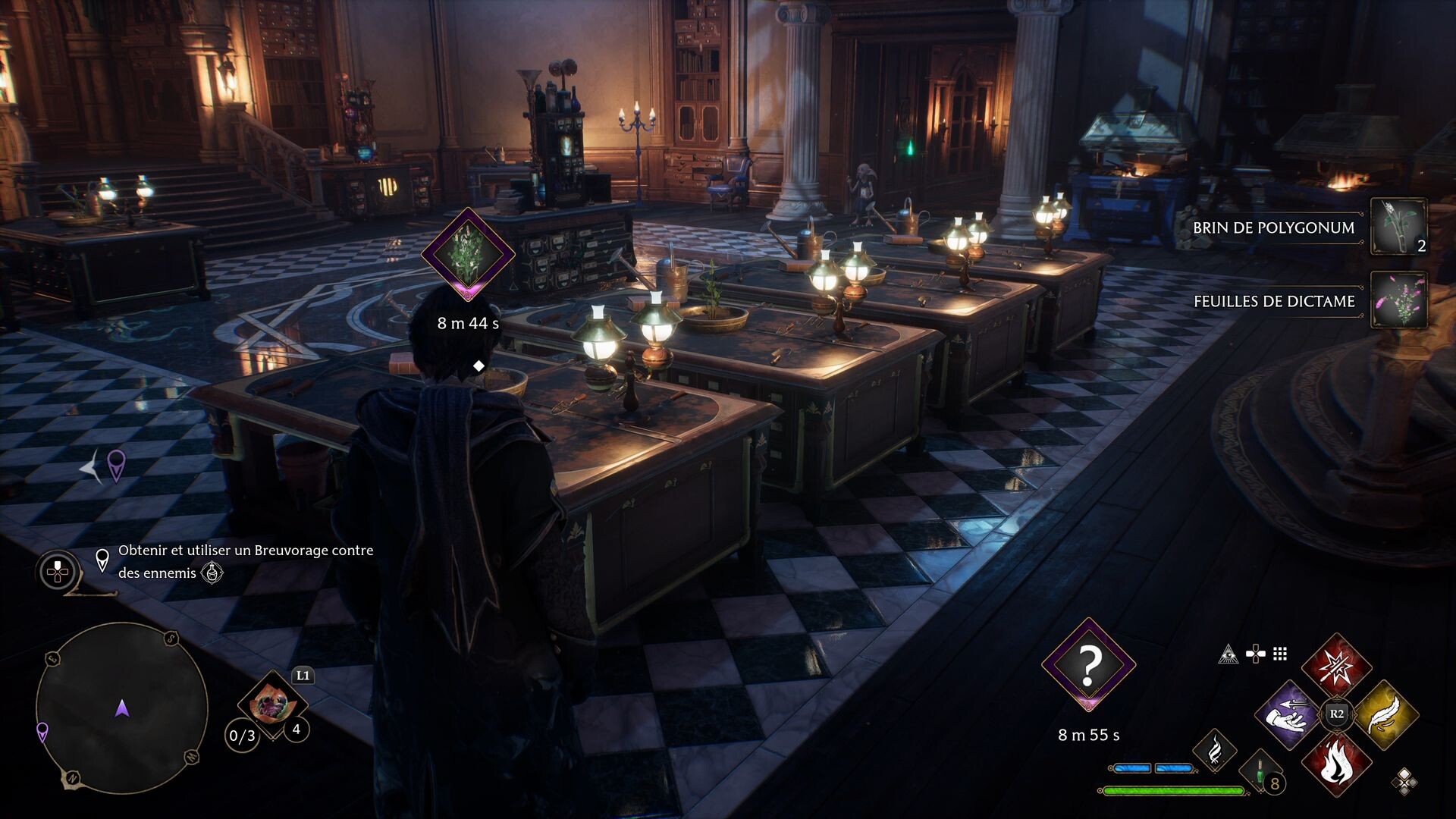Screen dimensions: 1456x819
Task: Select the R2 cast button in the spell wheel
Action: point(1338,713)
